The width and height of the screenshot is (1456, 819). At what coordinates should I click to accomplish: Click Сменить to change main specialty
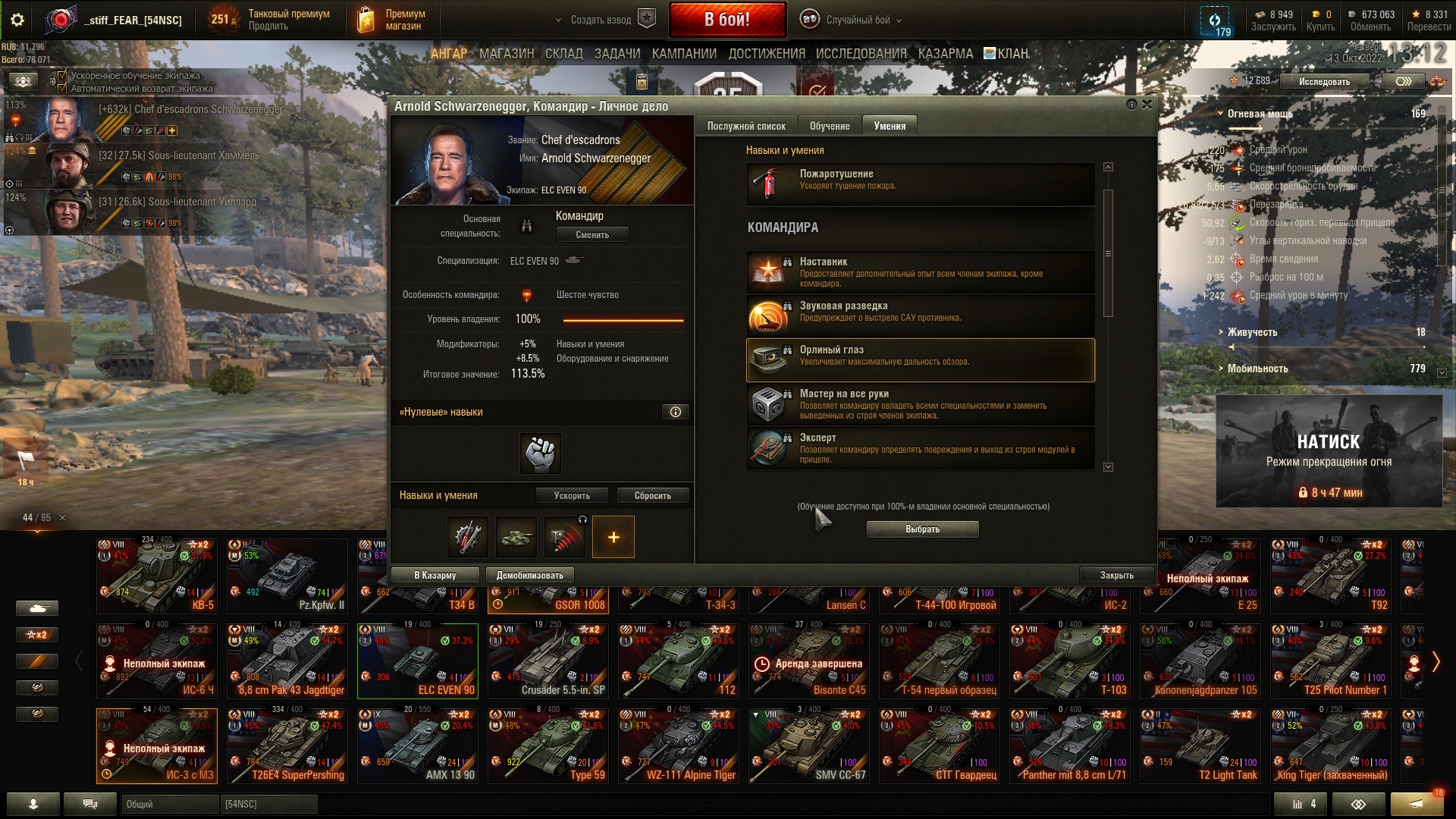(x=591, y=235)
